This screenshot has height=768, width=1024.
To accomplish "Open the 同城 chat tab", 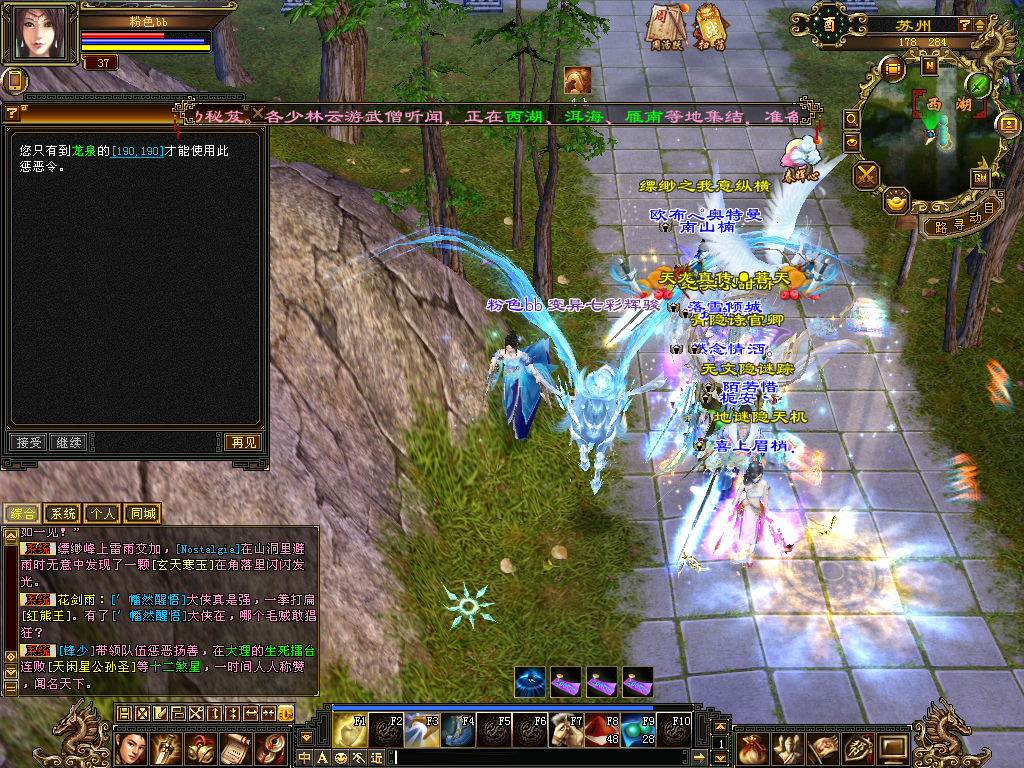I will tap(142, 514).
